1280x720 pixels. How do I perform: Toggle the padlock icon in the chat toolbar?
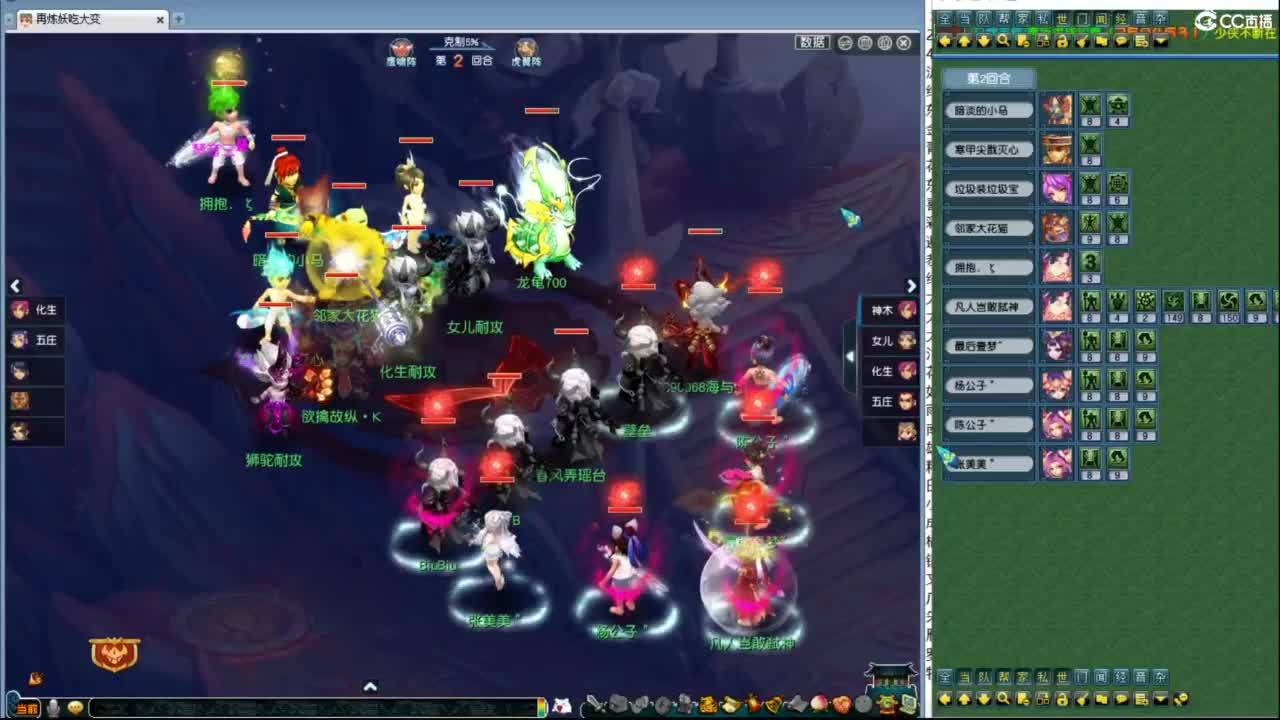coord(1062,42)
